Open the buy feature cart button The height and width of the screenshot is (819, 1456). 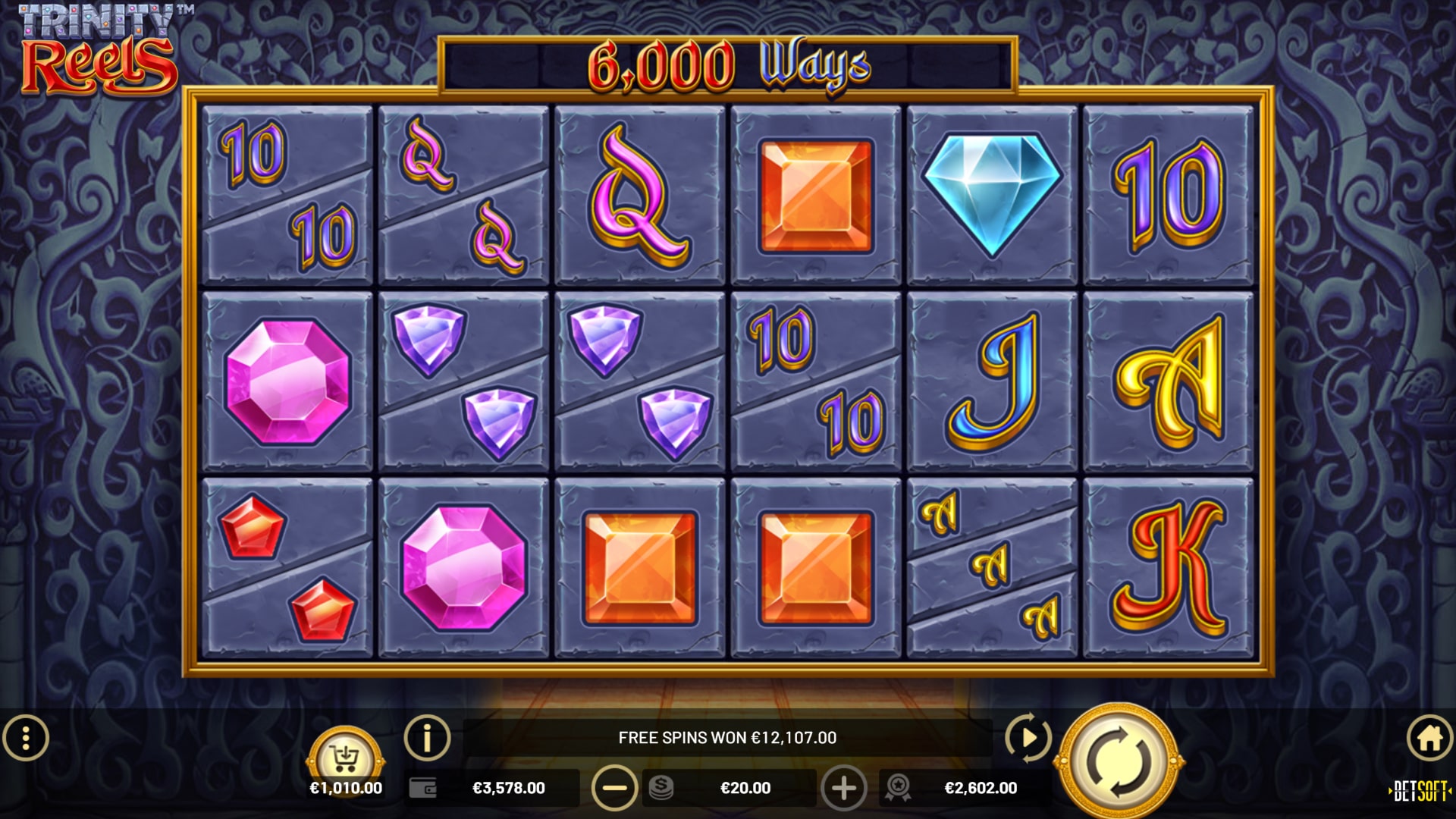pos(346,757)
